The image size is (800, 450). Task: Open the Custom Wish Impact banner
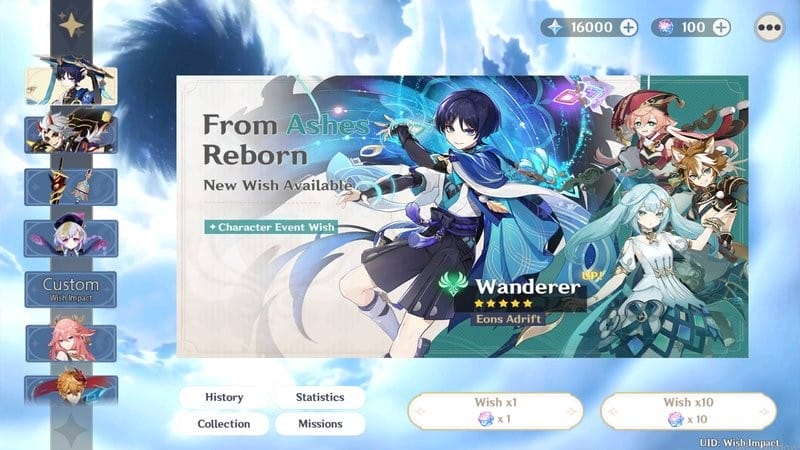tap(70, 290)
